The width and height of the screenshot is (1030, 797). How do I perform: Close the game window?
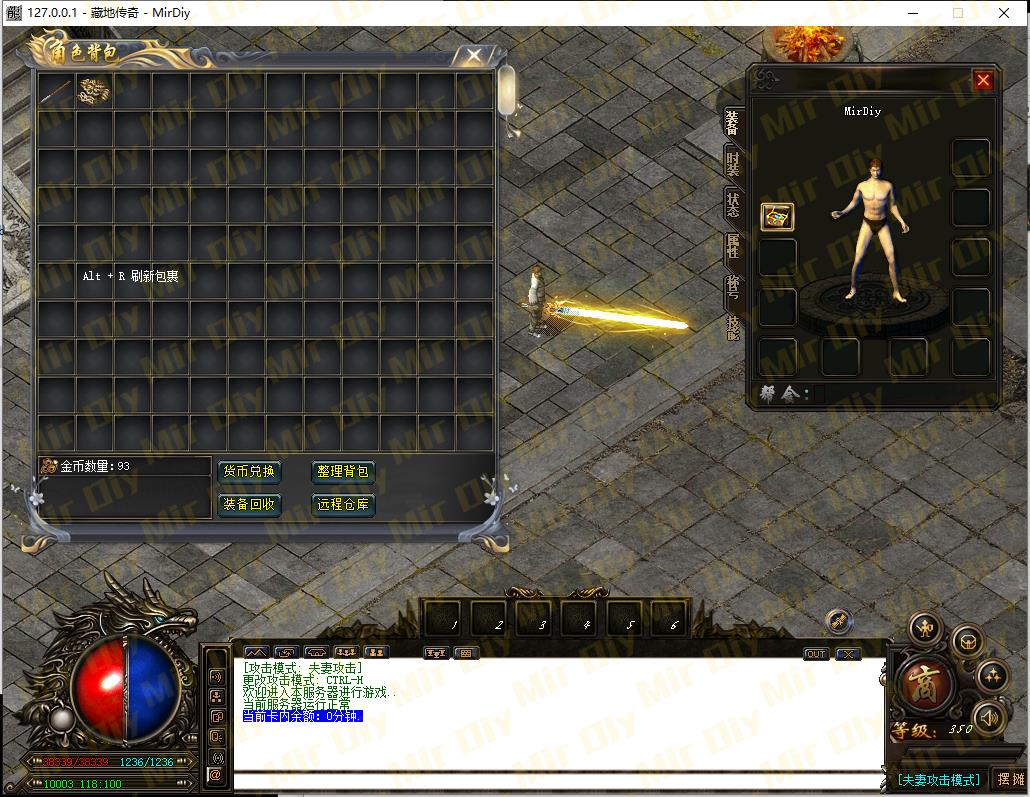(1003, 13)
